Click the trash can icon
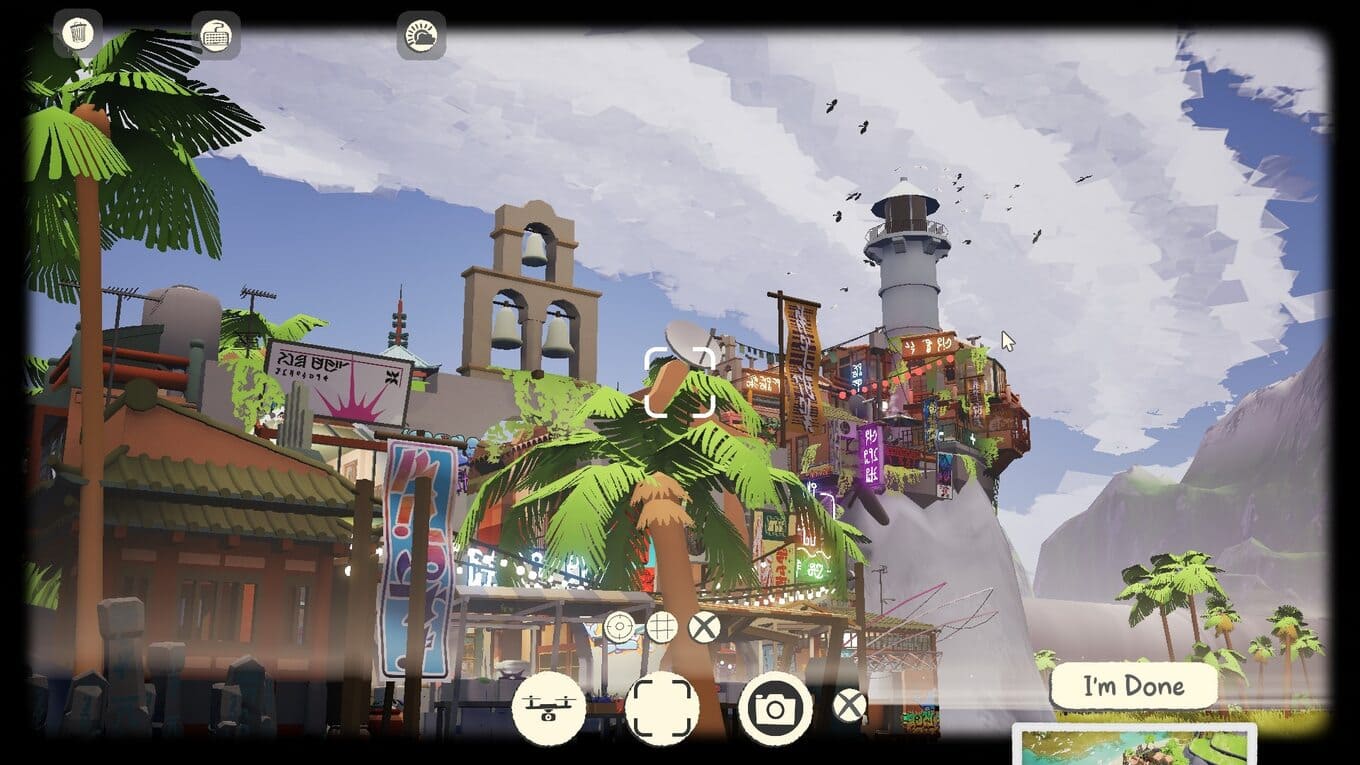This screenshot has width=1360, height=765. point(77,33)
